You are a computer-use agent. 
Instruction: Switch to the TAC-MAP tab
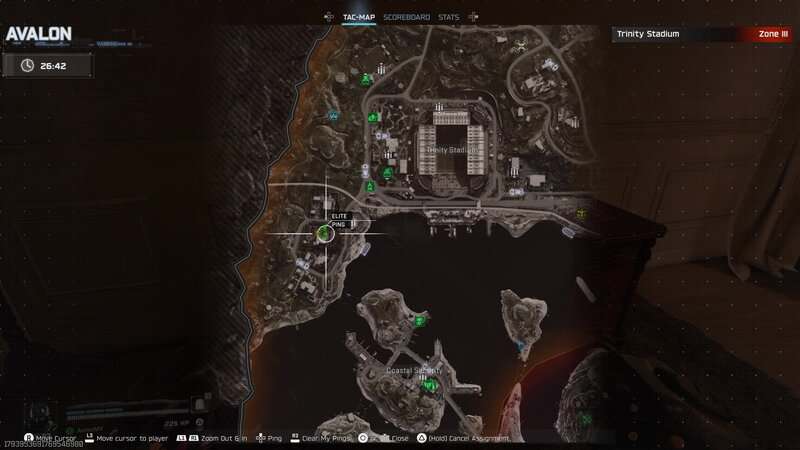click(359, 17)
